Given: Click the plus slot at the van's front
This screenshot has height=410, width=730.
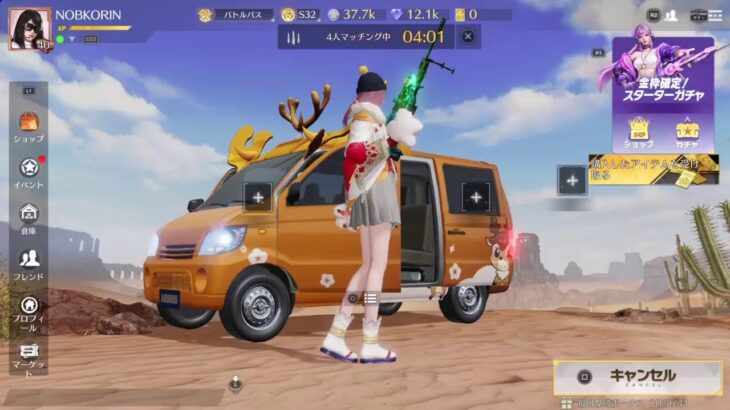Looking at the screenshot, I should click(258, 197).
